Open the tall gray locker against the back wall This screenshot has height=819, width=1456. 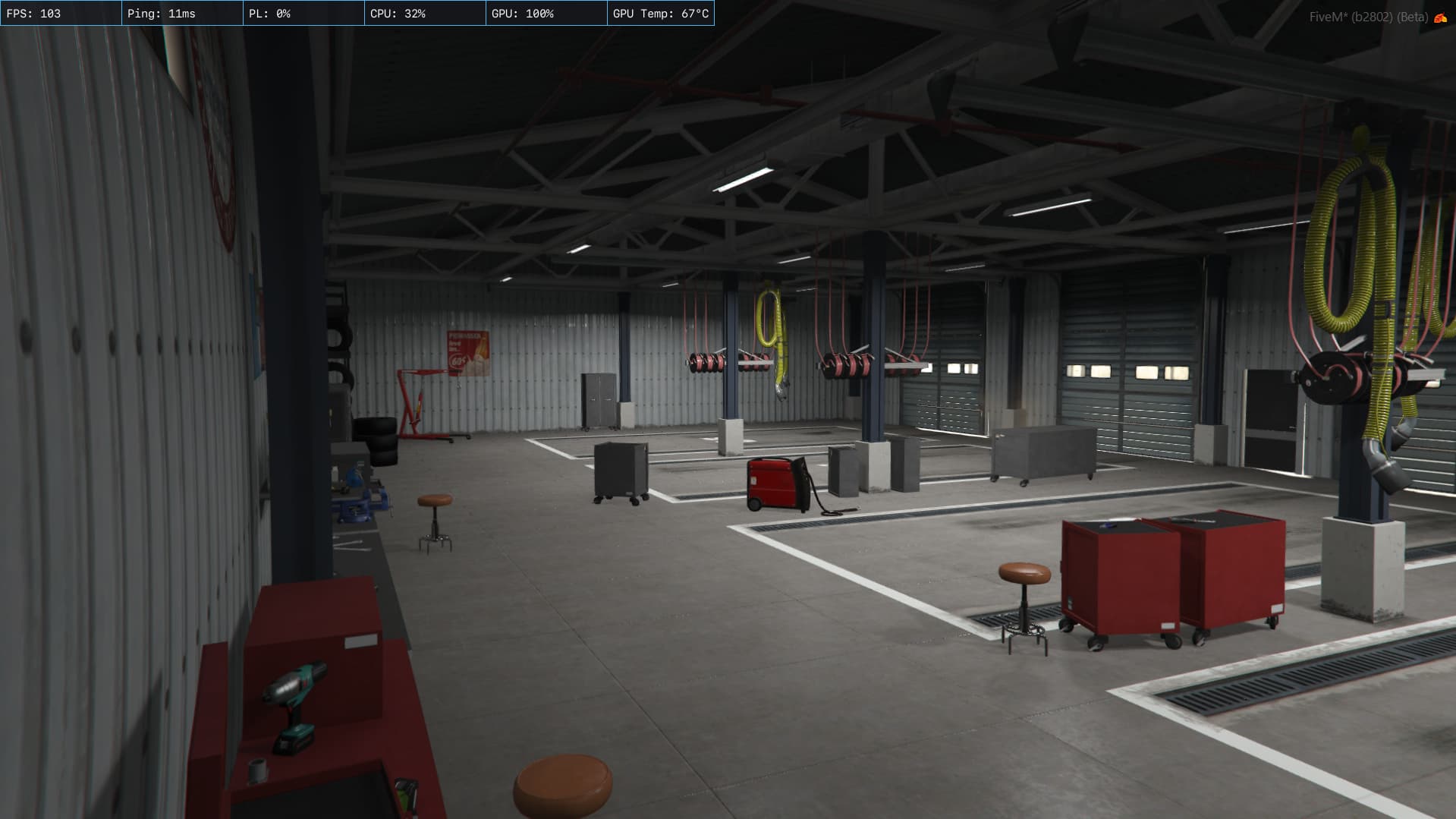(599, 398)
